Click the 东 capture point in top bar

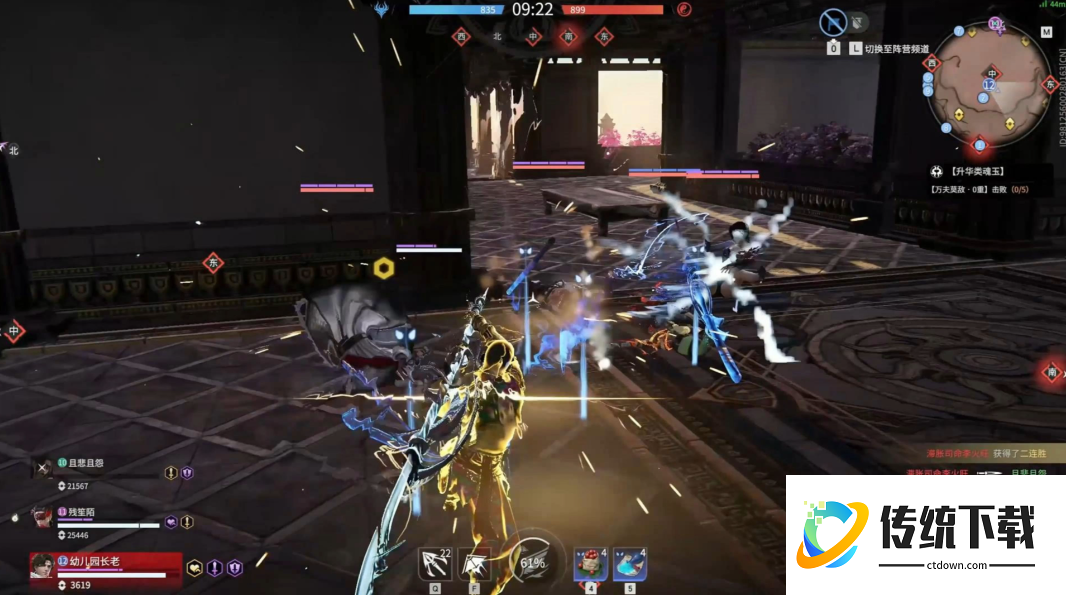pyautogui.click(x=604, y=36)
